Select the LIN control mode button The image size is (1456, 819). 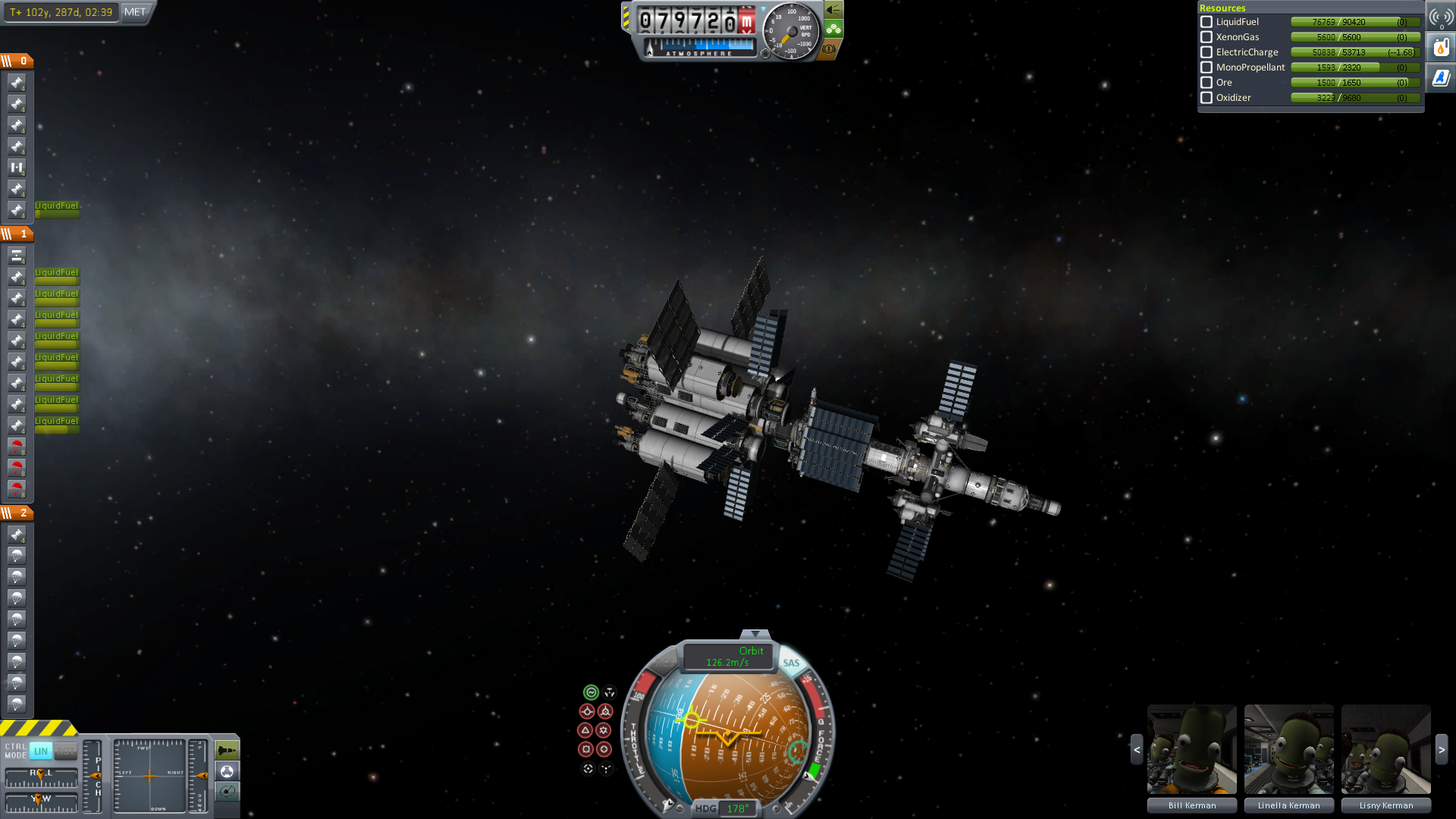pyautogui.click(x=41, y=752)
